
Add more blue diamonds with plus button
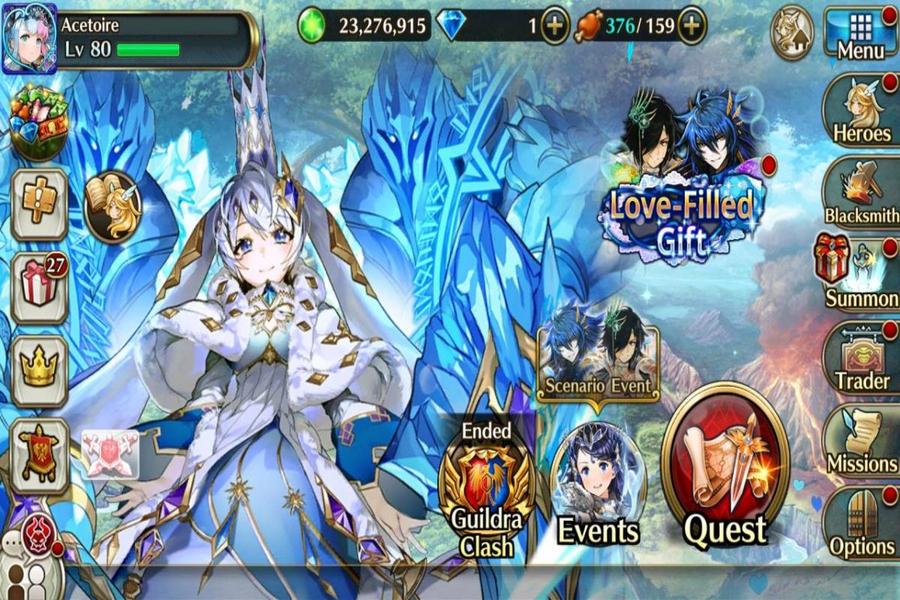tap(555, 26)
